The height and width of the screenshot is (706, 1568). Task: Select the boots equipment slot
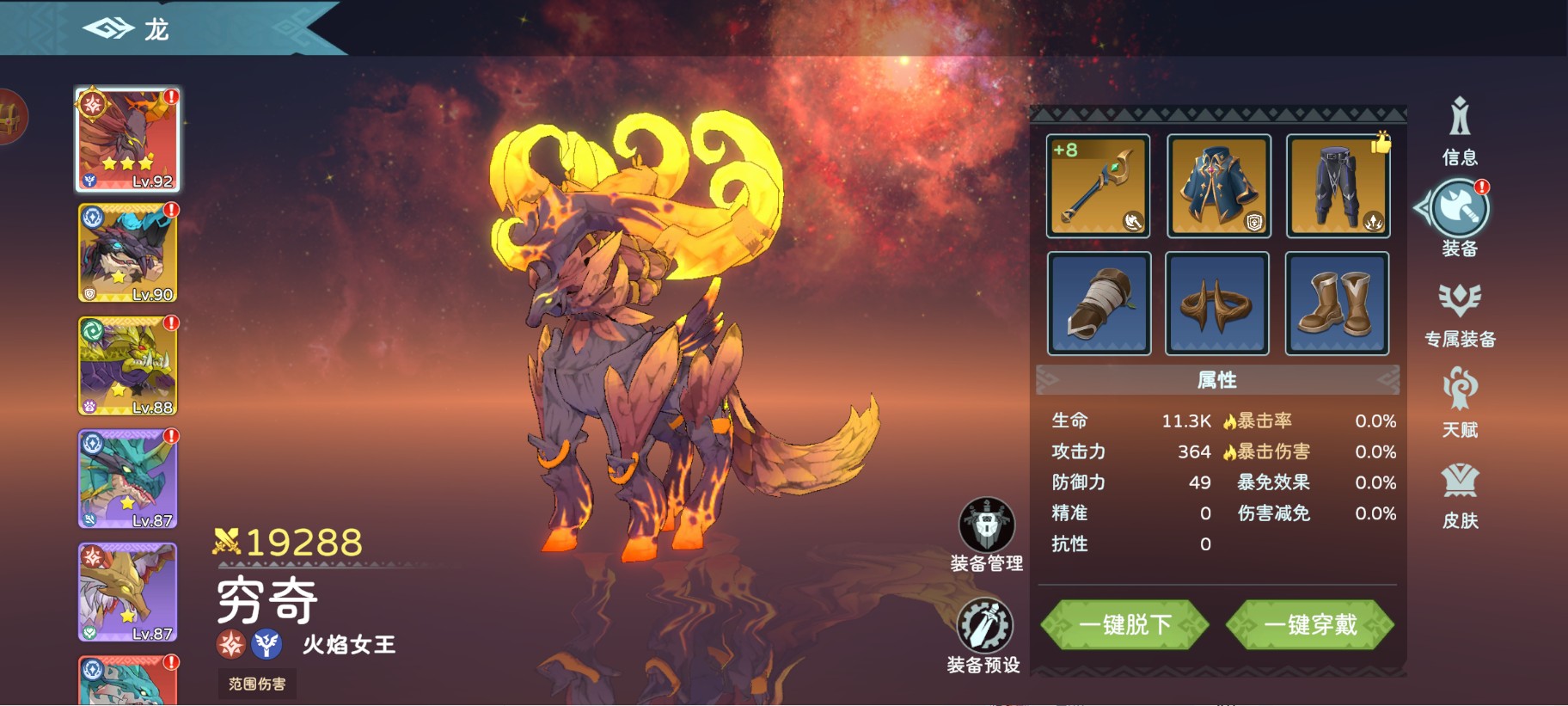1335,303
